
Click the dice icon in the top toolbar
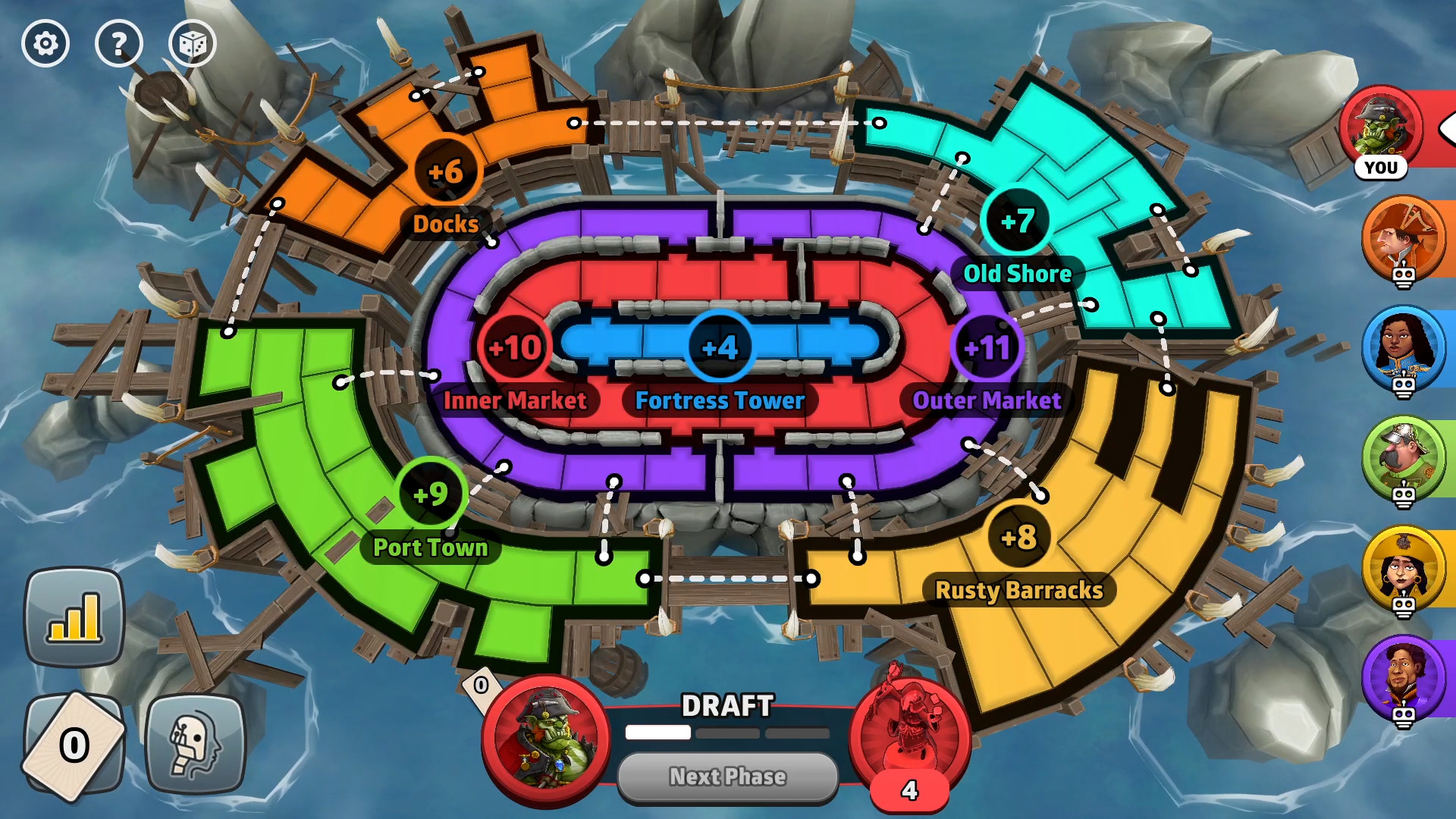tap(192, 43)
